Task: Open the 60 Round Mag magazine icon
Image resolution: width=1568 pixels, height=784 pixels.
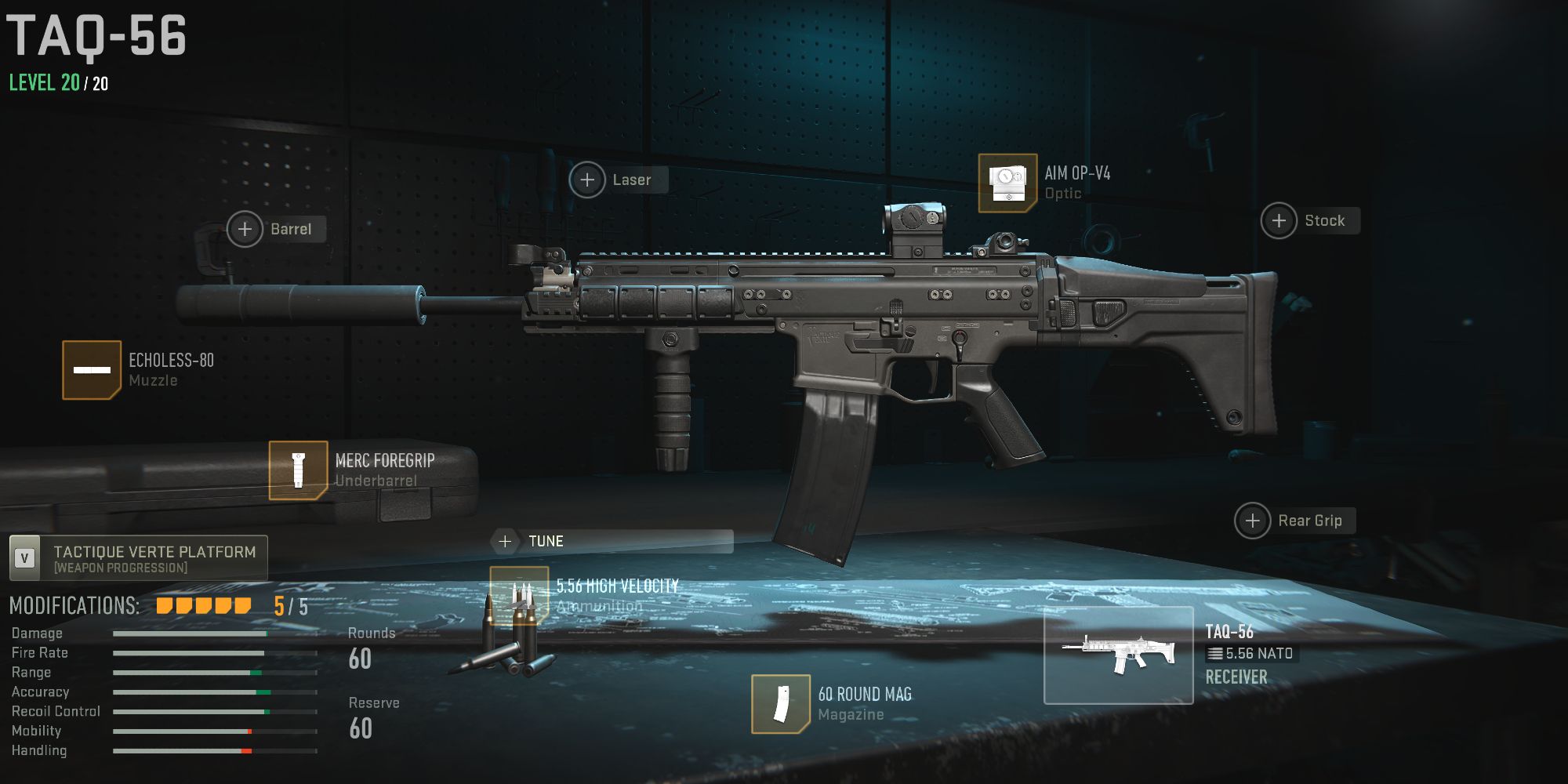Action: pyautogui.click(x=781, y=703)
